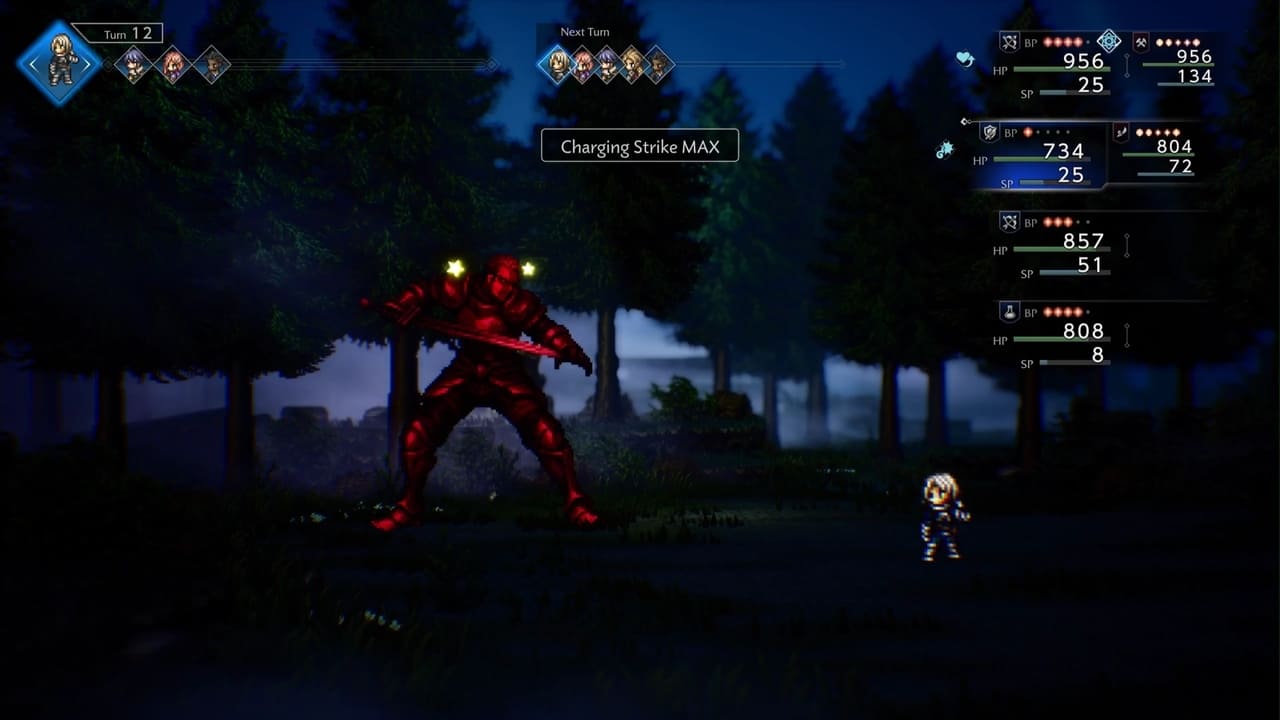Choose the last portrait in Turn 12 order
Image resolution: width=1280 pixels, height=720 pixels.
coord(212,65)
